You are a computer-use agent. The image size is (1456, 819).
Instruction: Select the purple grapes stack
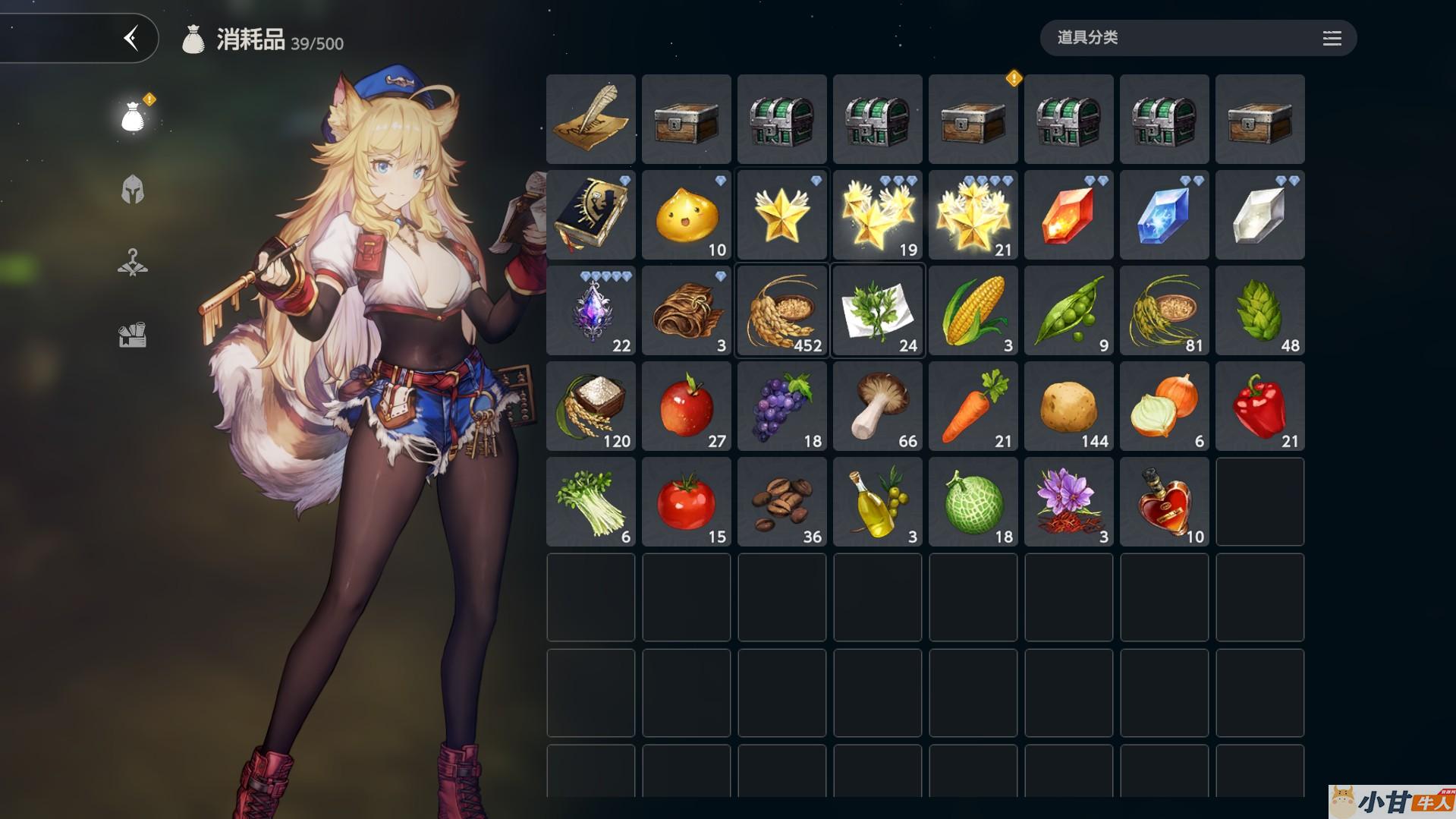(782, 406)
